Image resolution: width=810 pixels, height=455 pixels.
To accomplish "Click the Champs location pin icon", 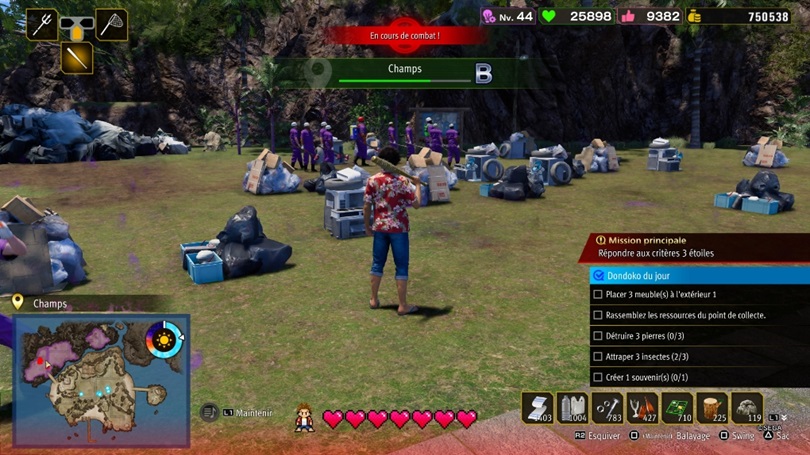I will point(17,302).
